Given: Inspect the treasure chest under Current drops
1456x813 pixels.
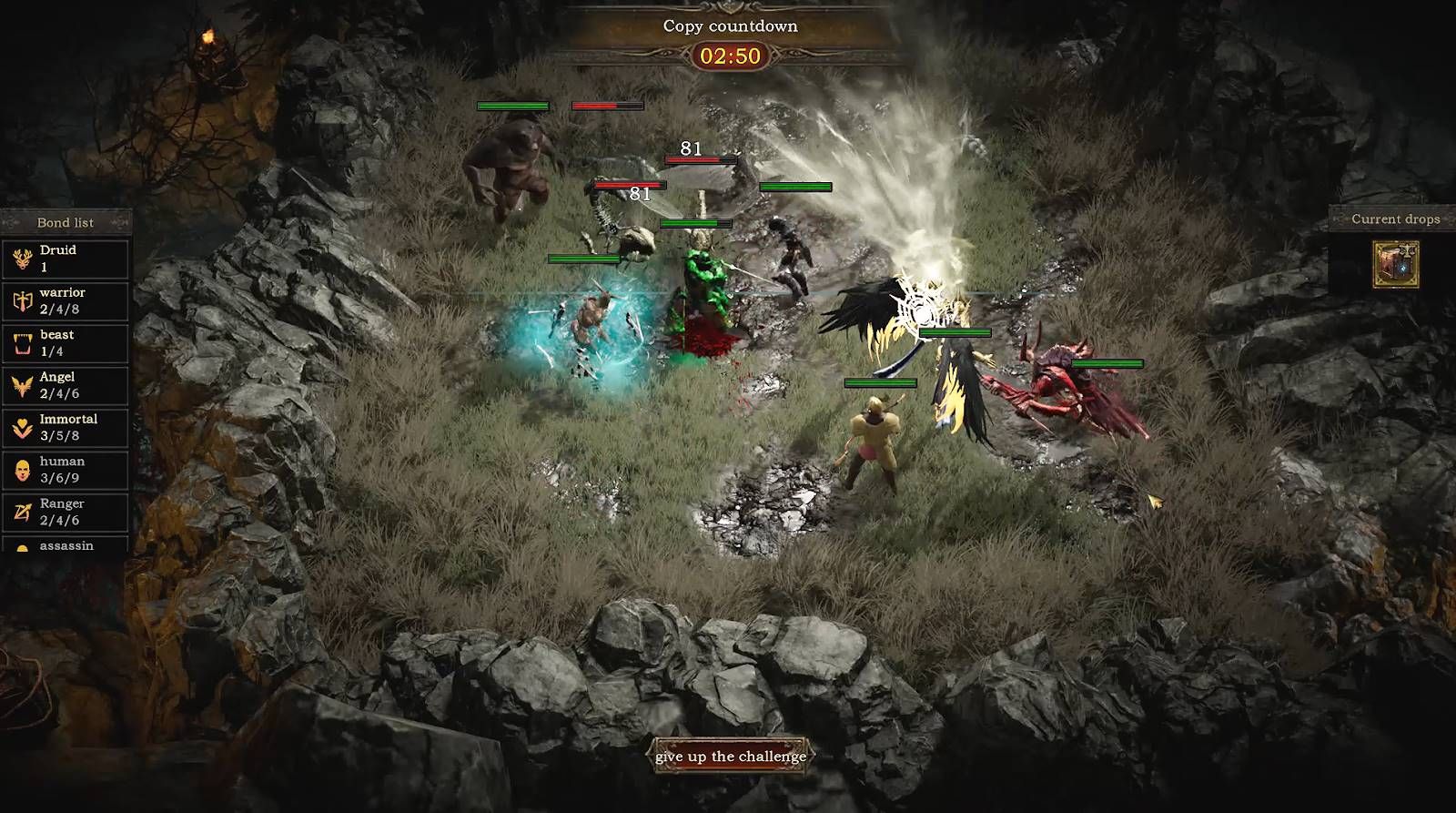Looking at the screenshot, I should click(1395, 265).
